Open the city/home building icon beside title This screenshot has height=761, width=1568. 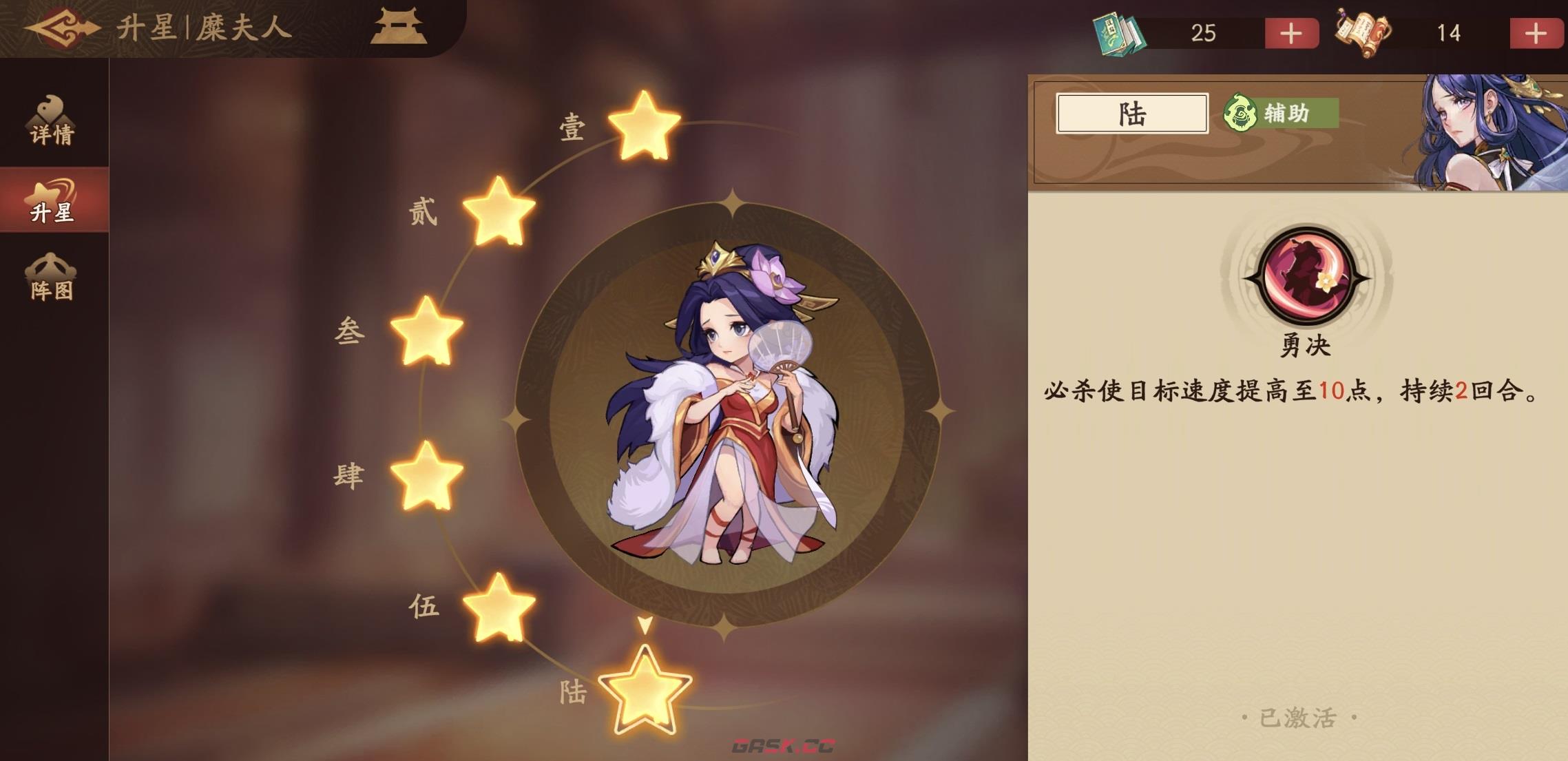pyautogui.click(x=398, y=28)
